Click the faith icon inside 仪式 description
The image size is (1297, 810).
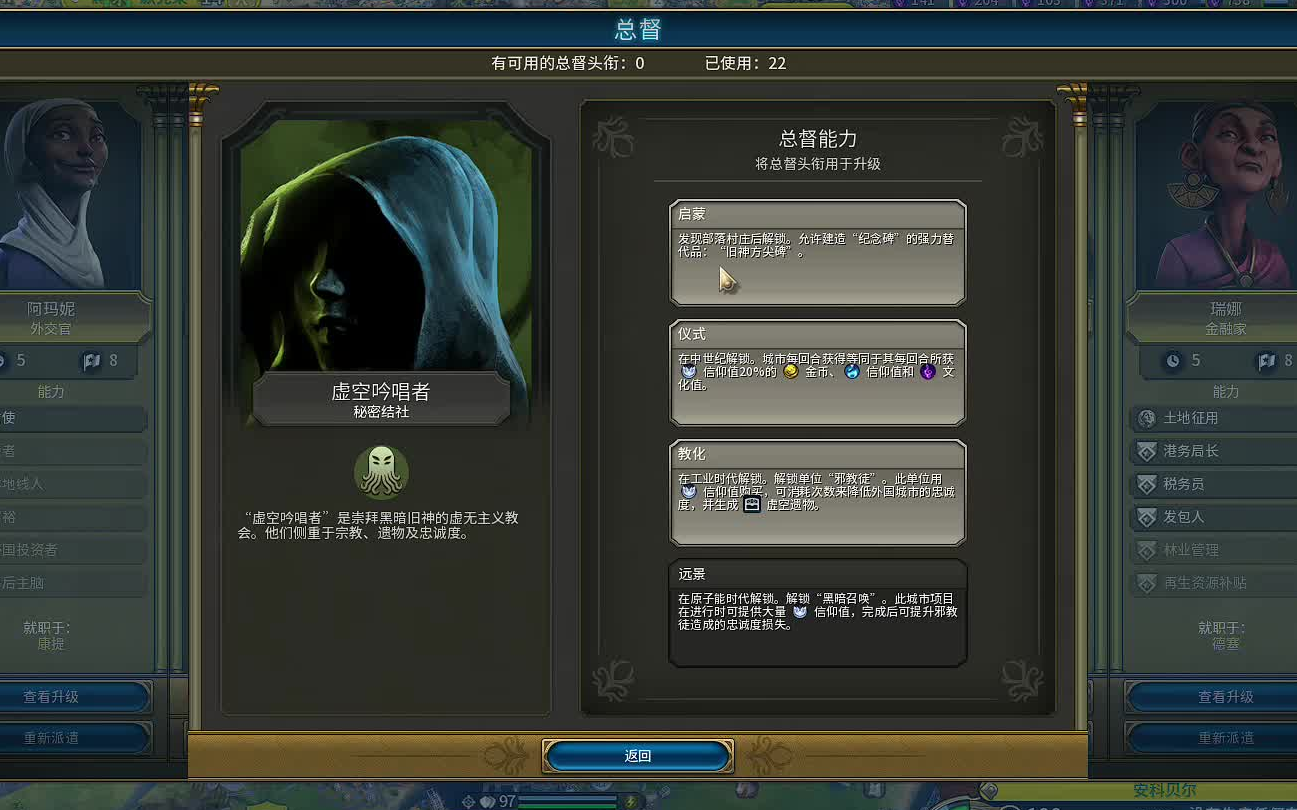point(690,373)
